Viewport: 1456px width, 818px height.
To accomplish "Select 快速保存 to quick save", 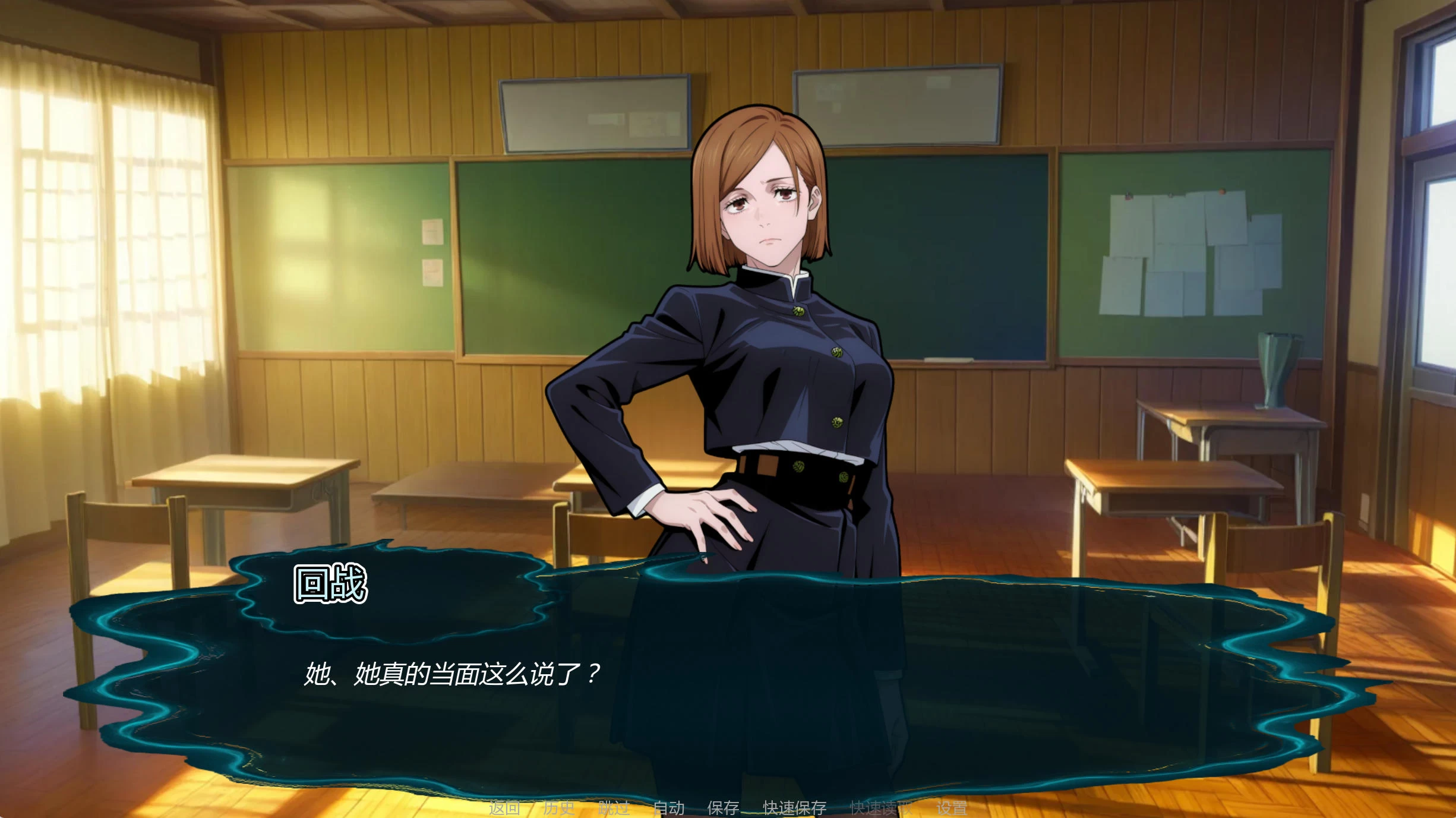I will (794, 808).
